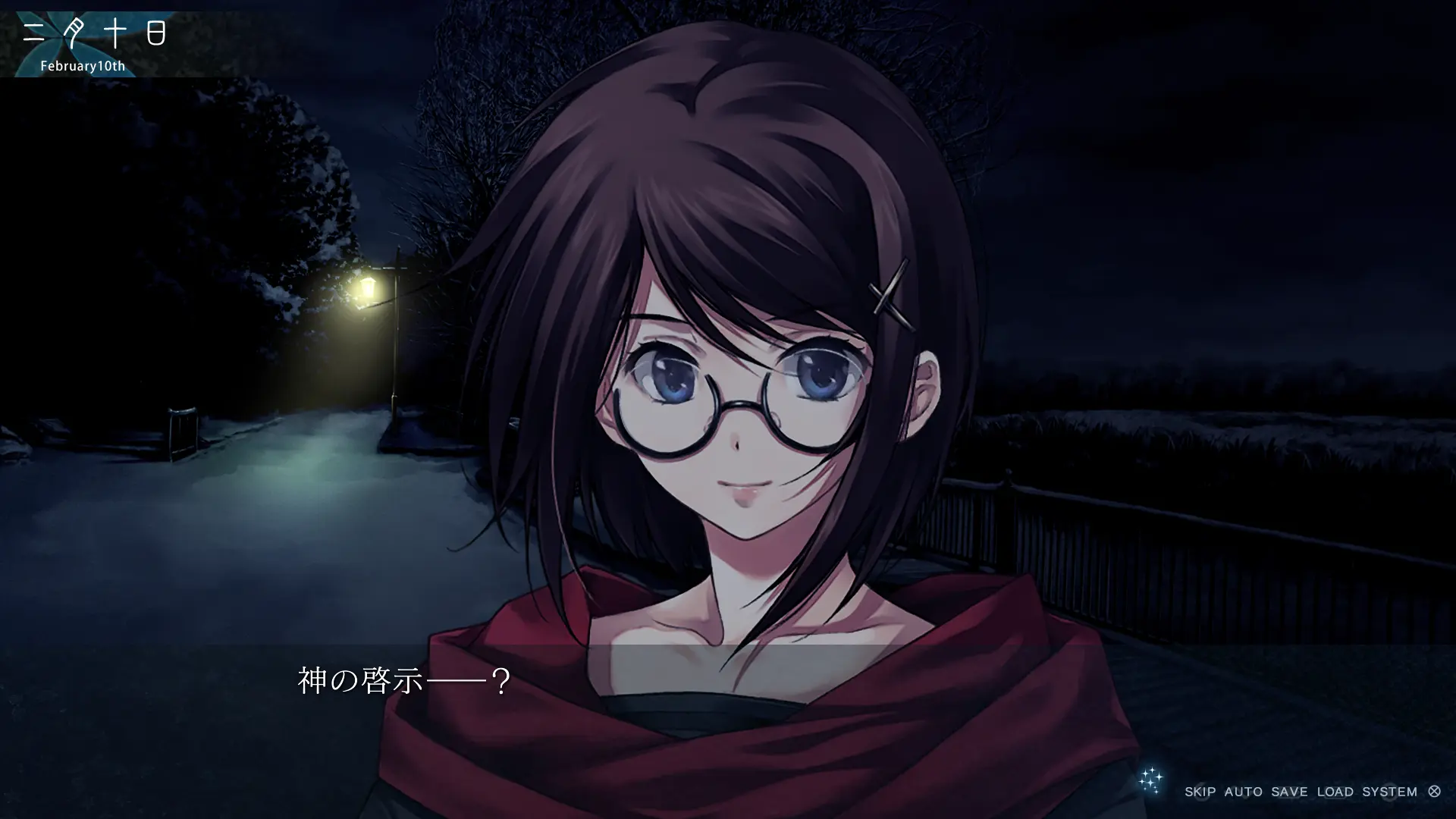Open the SYSTEM settings
This screenshot has width=1456, height=819.
[x=1389, y=792]
